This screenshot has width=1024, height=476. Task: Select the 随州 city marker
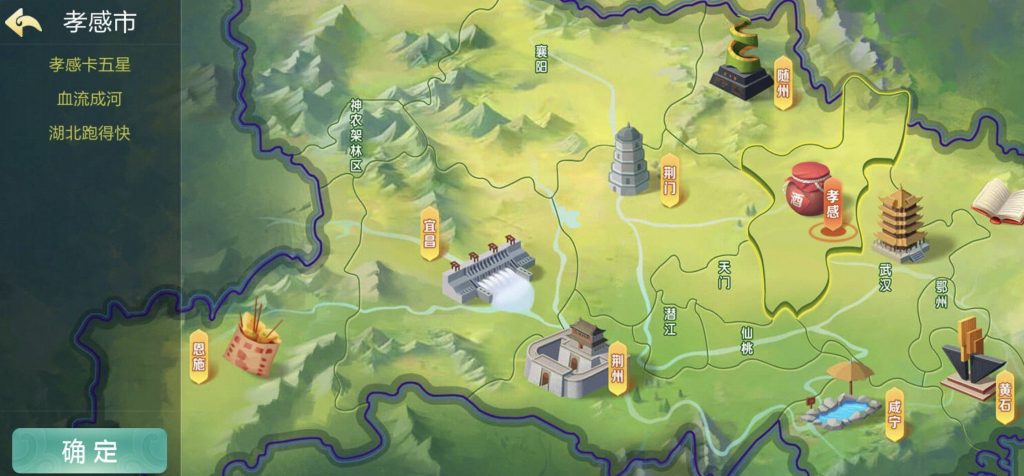(782, 82)
